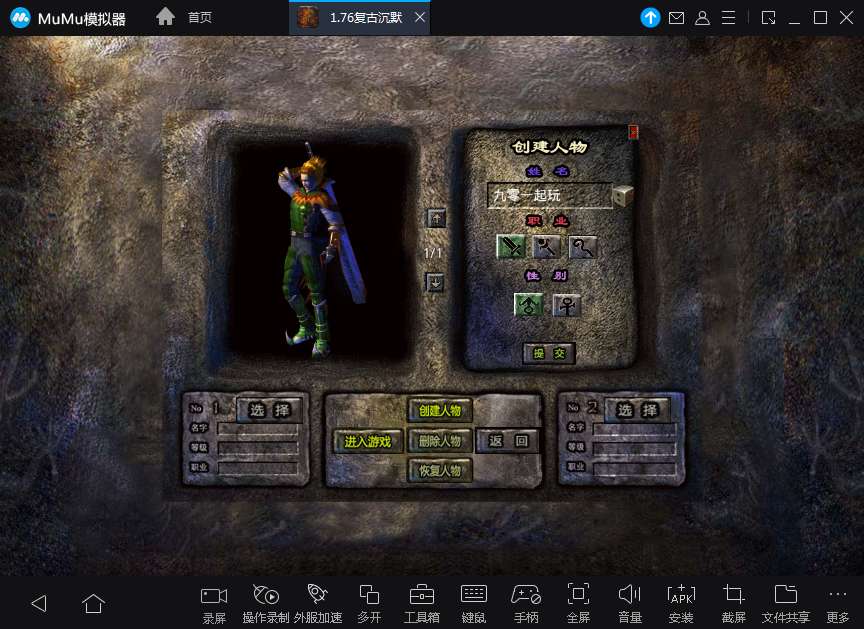Choose slot No 1 with 选择
The image size is (864, 629).
pos(269,410)
